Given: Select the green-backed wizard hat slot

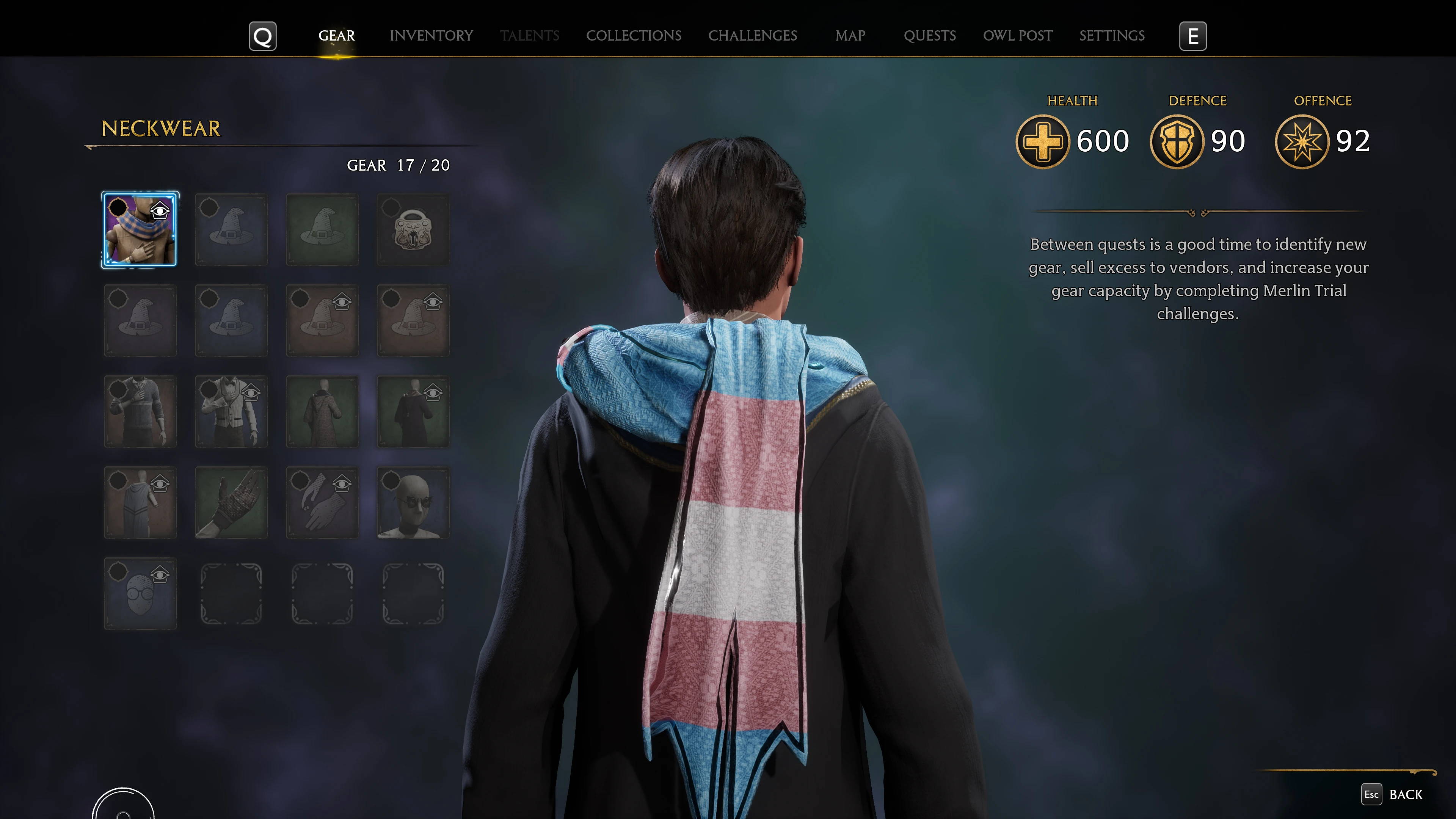Looking at the screenshot, I should click(x=322, y=229).
